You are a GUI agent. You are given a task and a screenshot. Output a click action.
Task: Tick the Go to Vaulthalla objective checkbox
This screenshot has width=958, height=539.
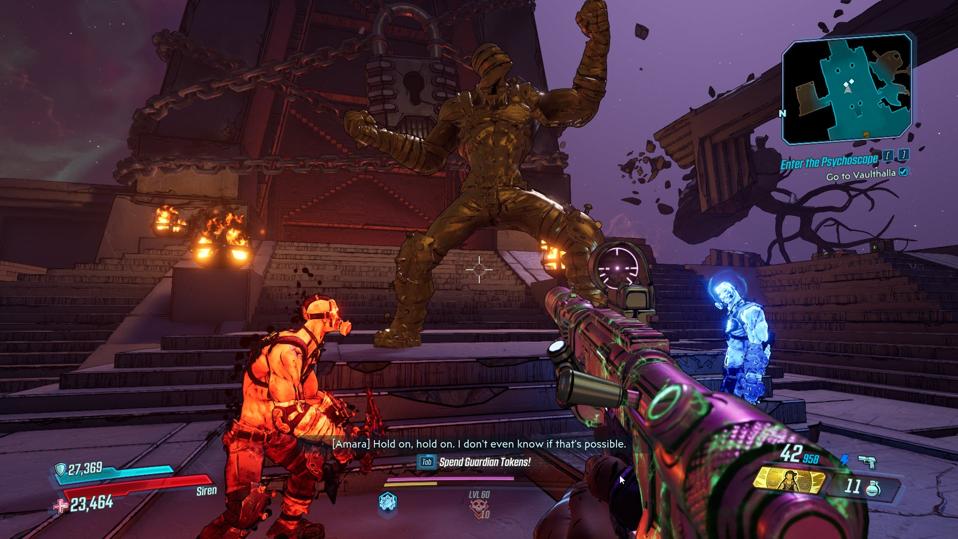point(904,172)
